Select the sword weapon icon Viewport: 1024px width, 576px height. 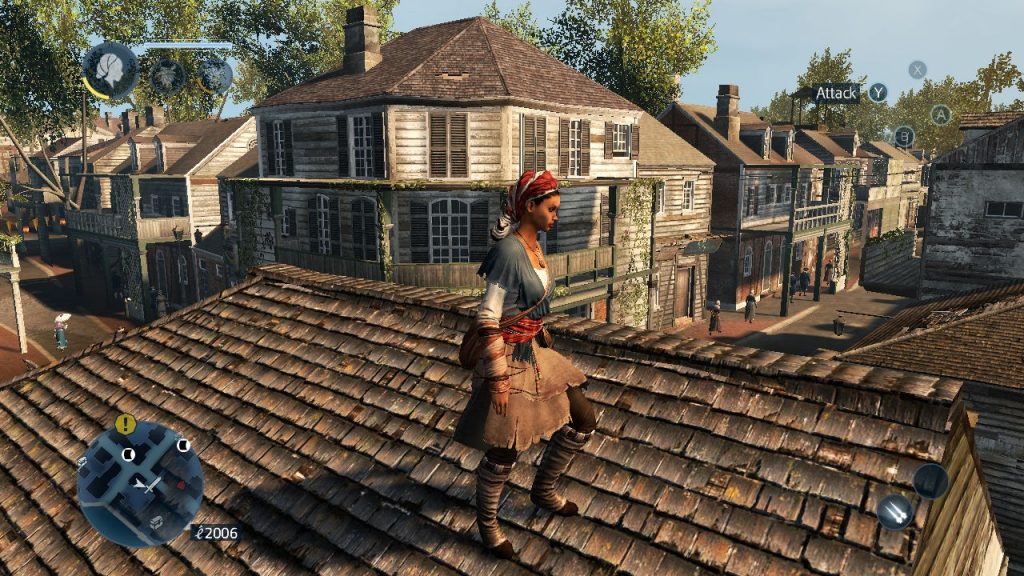tap(895, 512)
